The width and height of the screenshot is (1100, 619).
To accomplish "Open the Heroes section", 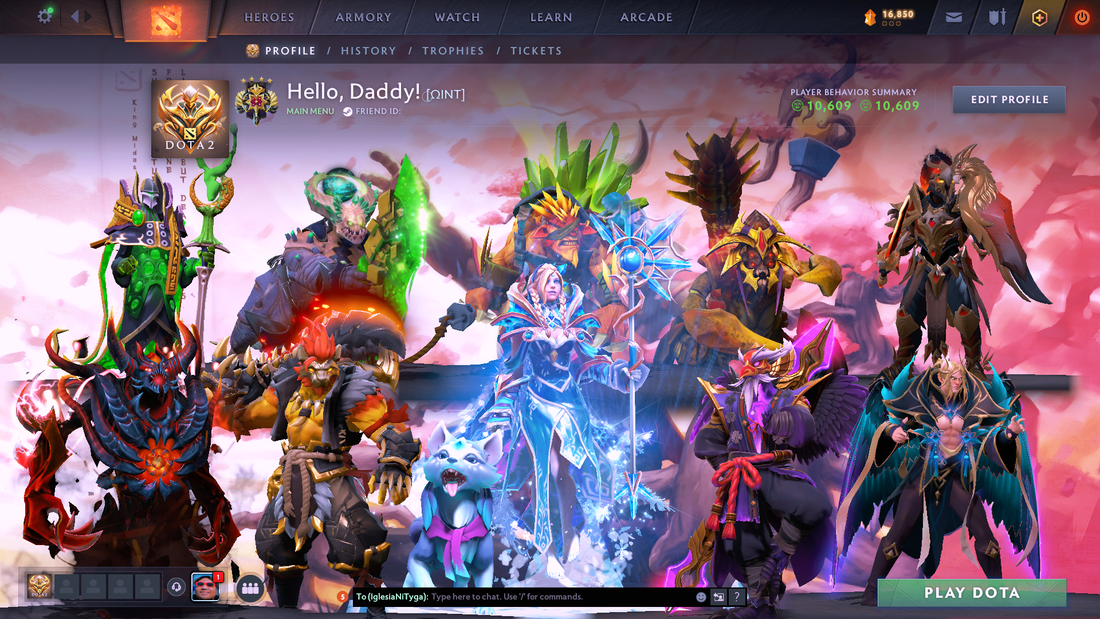I will tap(269, 17).
